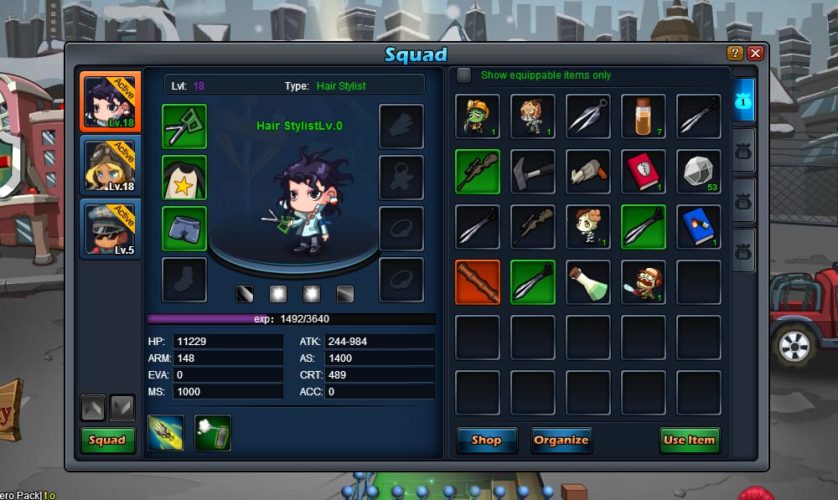The width and height of the screenshot is (838, 500).
Task: Select the equipped star shirt slot
Action: coord(184,177)
